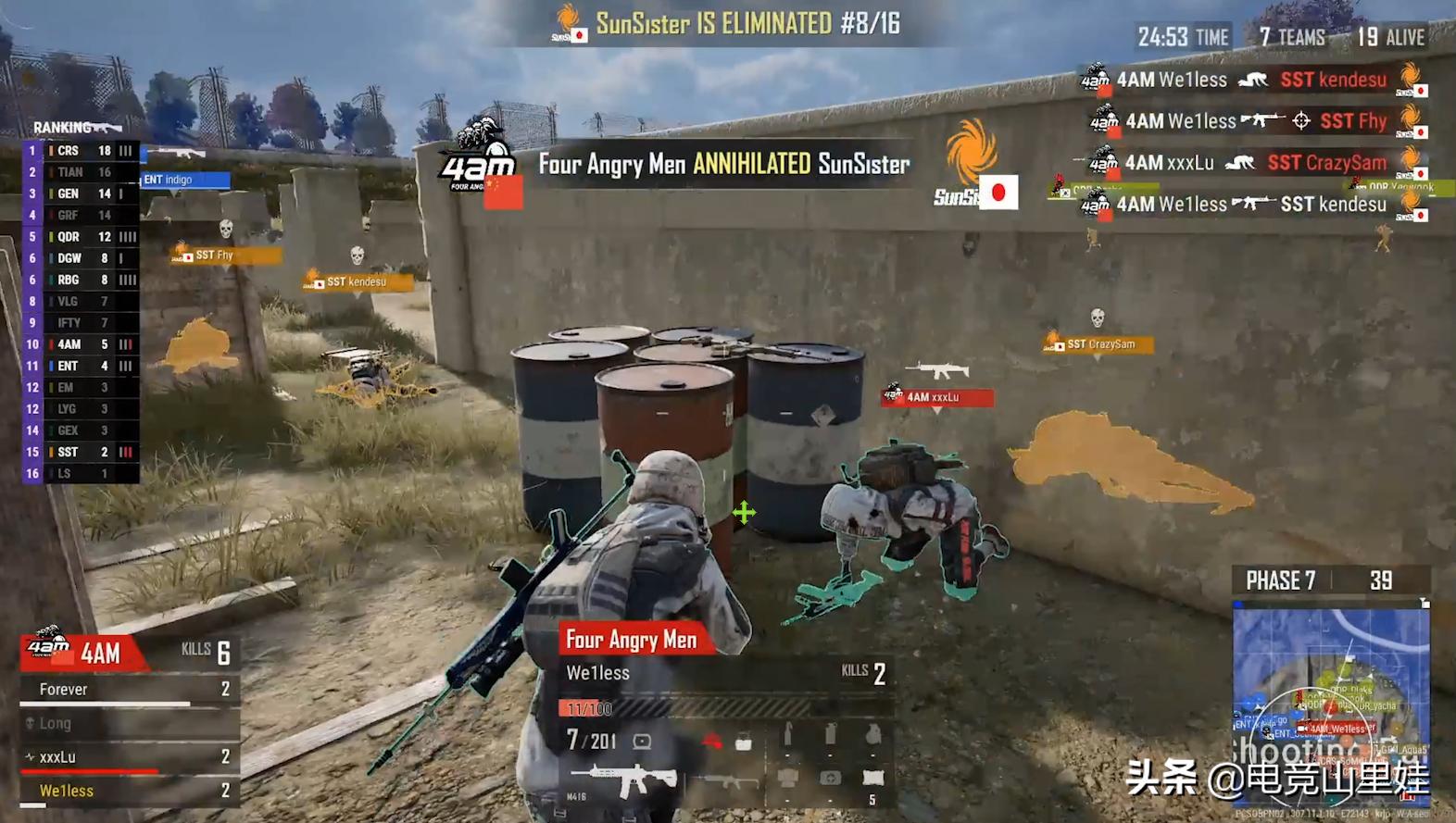Select player xxxLu in the team panel
The width and height of the screenshot is (1456, 823).
[x=130, y=757]
